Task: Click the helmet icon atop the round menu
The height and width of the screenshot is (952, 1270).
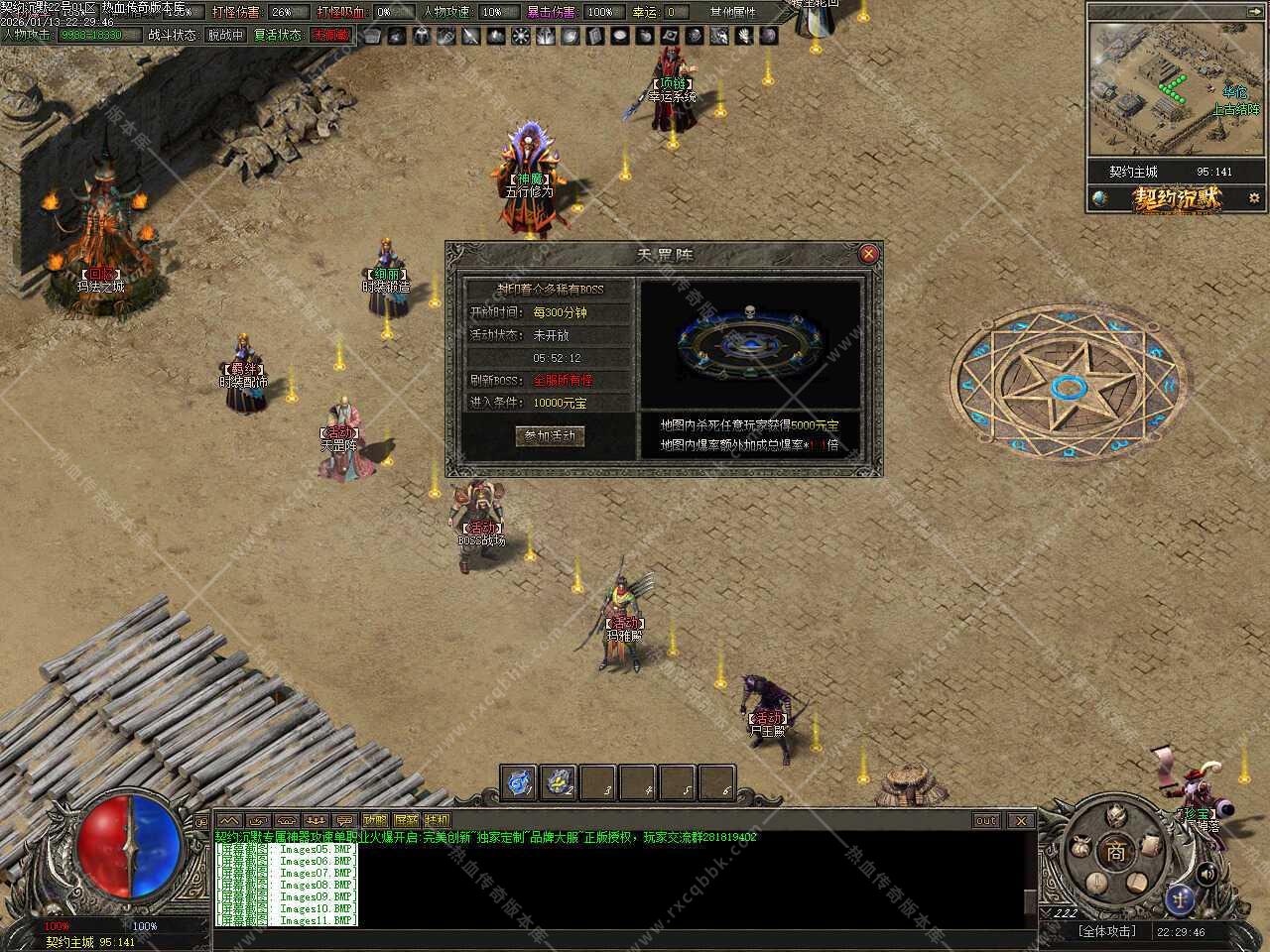Action: 1117,815
